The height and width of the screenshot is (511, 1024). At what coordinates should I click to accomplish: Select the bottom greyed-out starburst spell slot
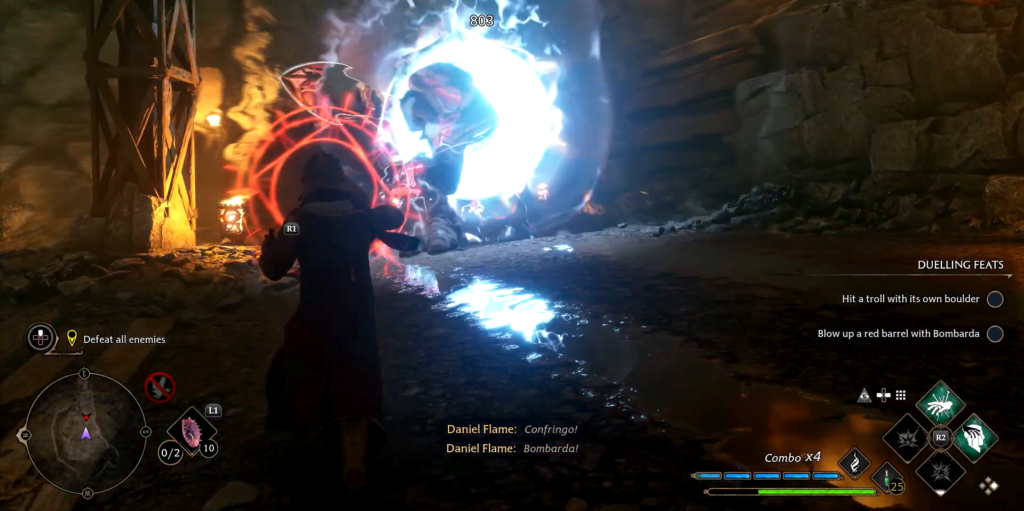coord(940,471)
